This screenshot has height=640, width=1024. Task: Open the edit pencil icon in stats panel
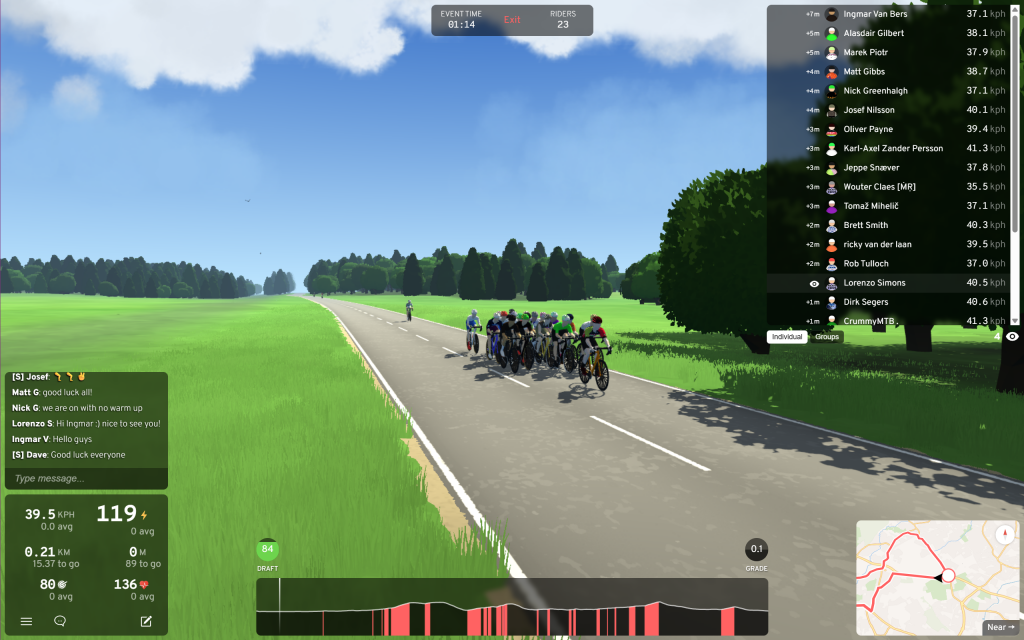(x=146, y=621)
